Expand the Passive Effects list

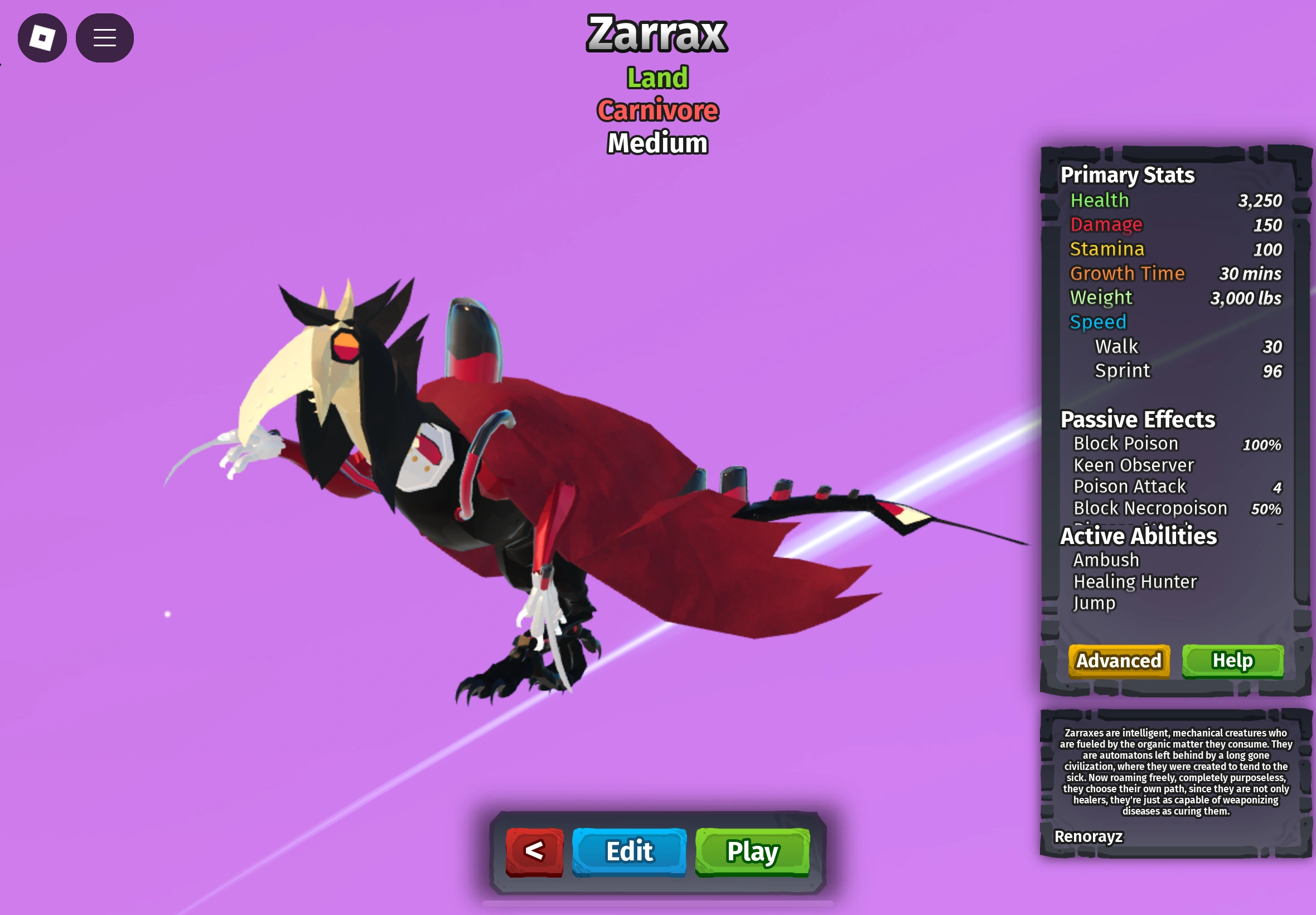pos(1136,419)
